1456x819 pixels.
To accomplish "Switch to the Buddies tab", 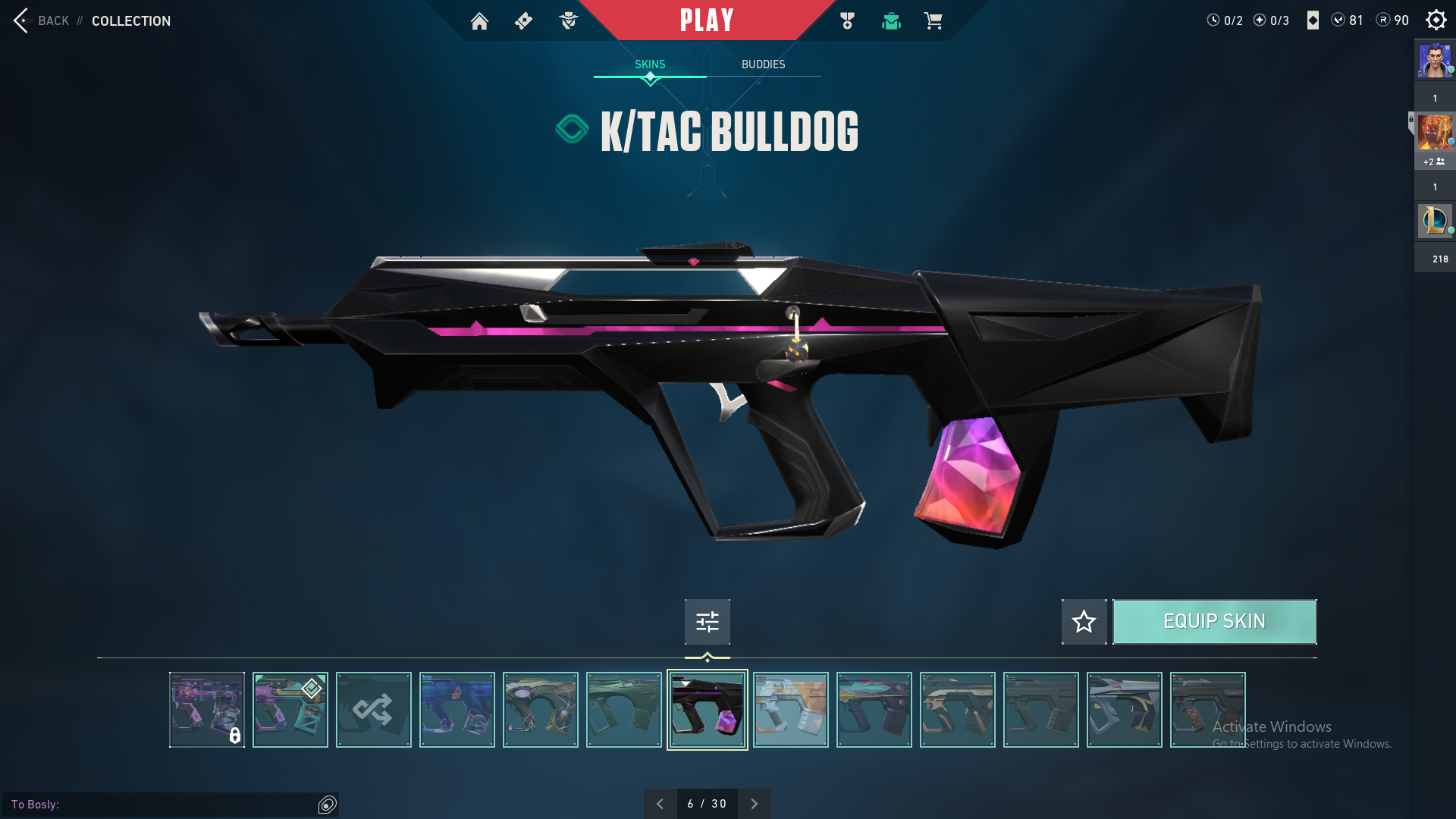I will tap(763, 64).
